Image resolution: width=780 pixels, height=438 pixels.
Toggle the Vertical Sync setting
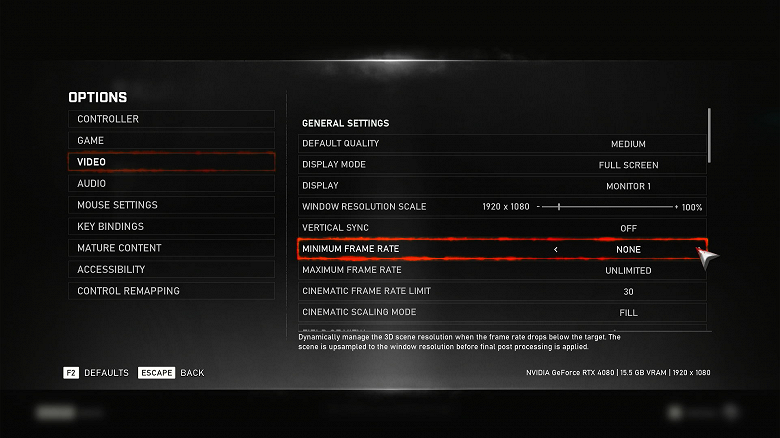pyautogui.click(x=627, y=228)
